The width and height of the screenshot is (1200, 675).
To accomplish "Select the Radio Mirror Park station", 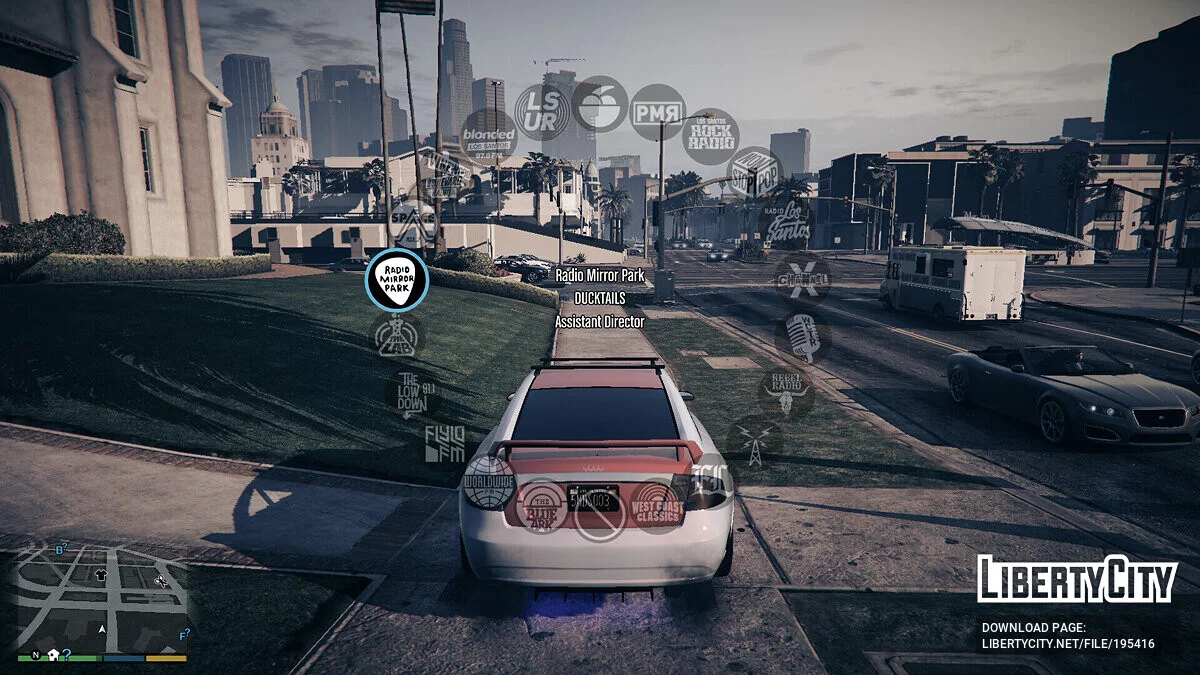I will (x=397, y=280).
